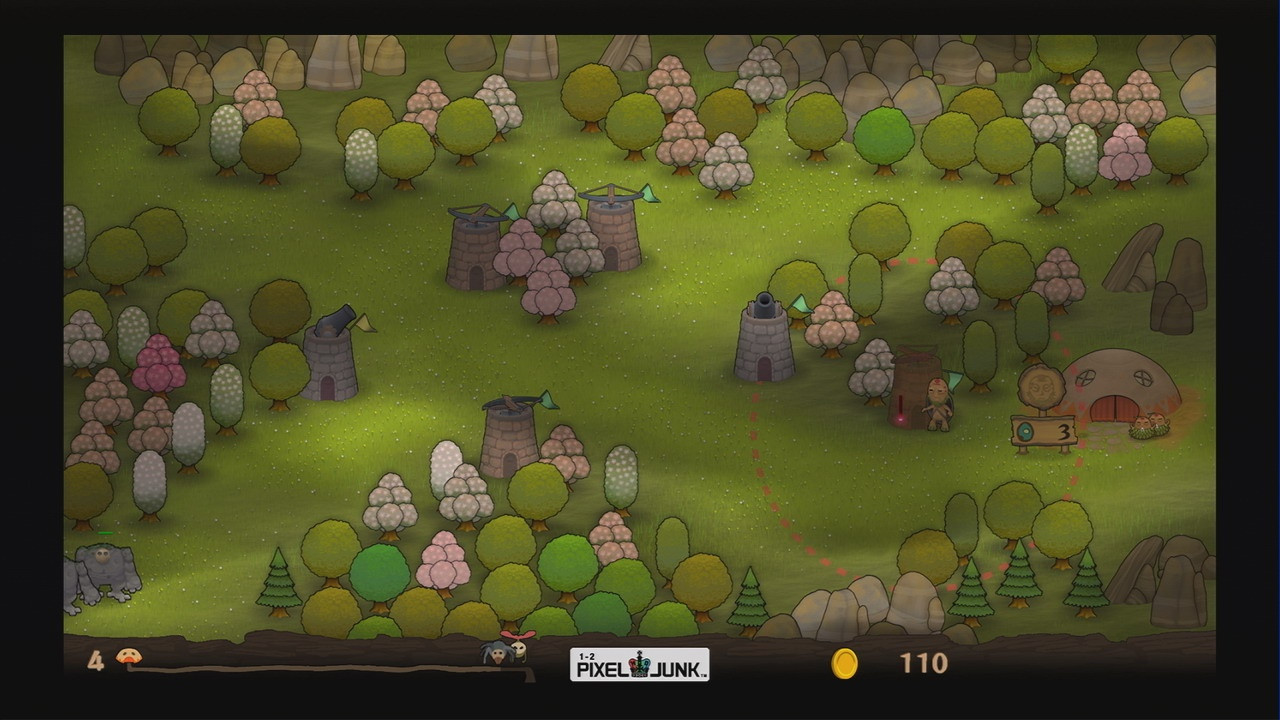This screenshot has height=720, width=1280.
Task: Click the flying moth enemy on the timeline
Action: 521,650
